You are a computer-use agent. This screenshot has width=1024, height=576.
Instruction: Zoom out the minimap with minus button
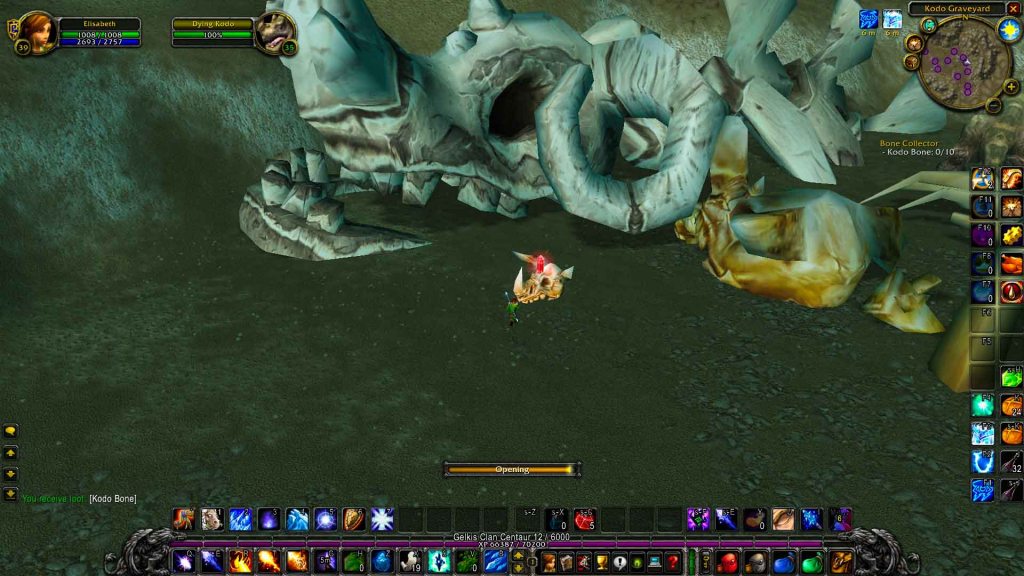coord(993,105)
